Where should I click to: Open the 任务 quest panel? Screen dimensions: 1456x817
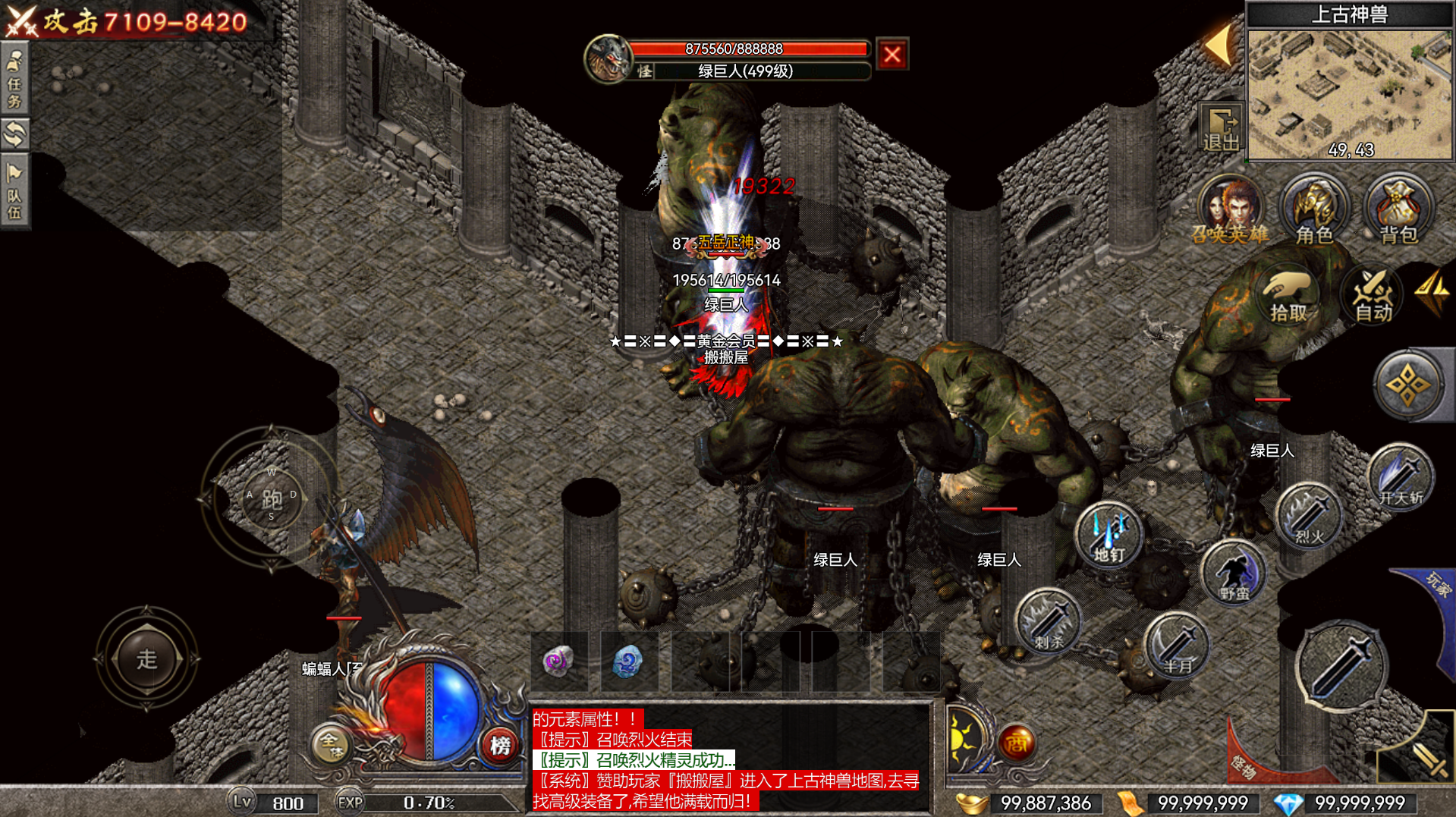click(x=14, y=78)
